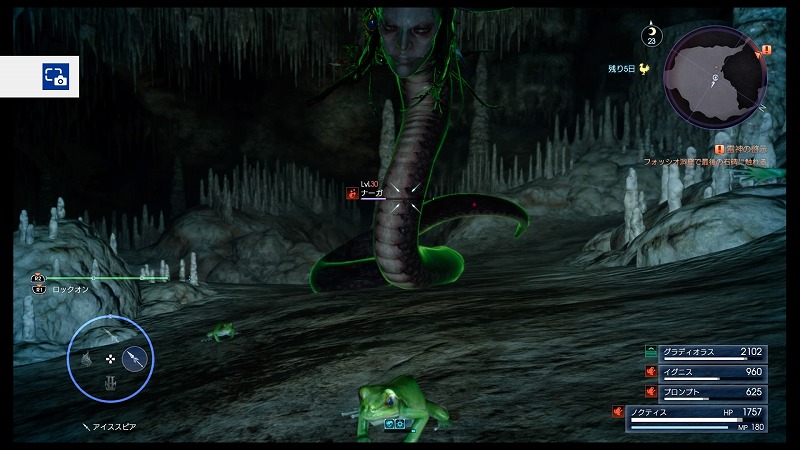Choose the highlighted spear weapon slot
The height and width of the screenshot is (450, 800).
point(136,358)
